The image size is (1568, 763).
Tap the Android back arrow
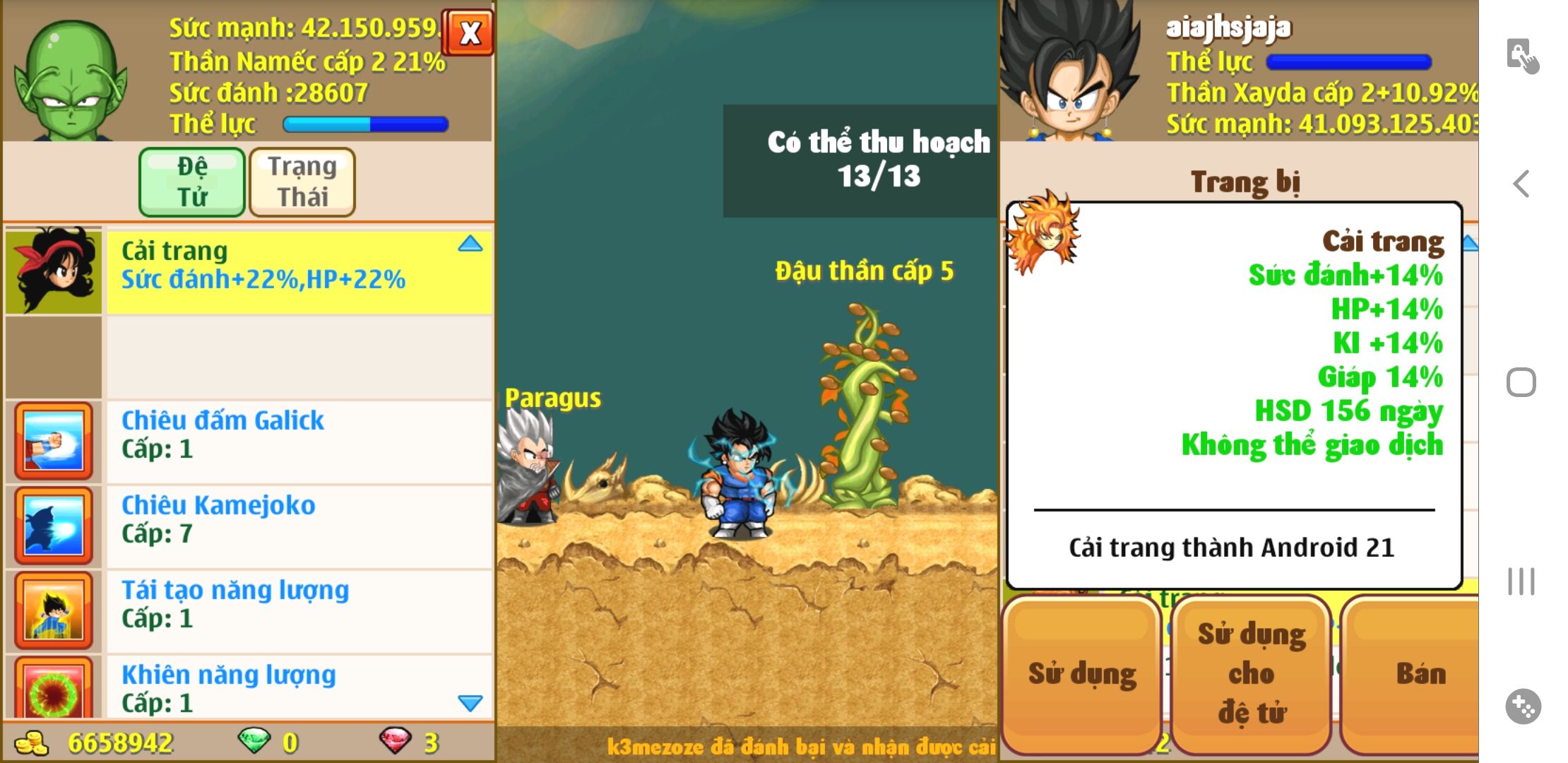click(1521, 184)
